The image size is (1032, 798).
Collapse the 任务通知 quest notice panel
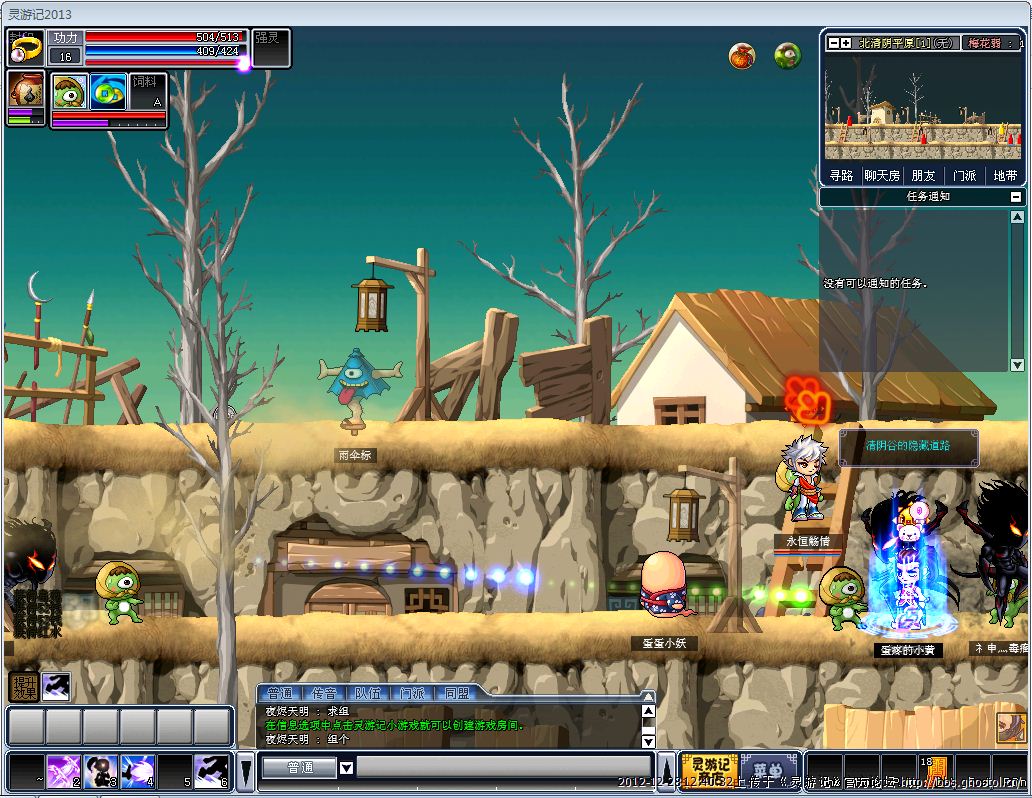point(1016,197)
